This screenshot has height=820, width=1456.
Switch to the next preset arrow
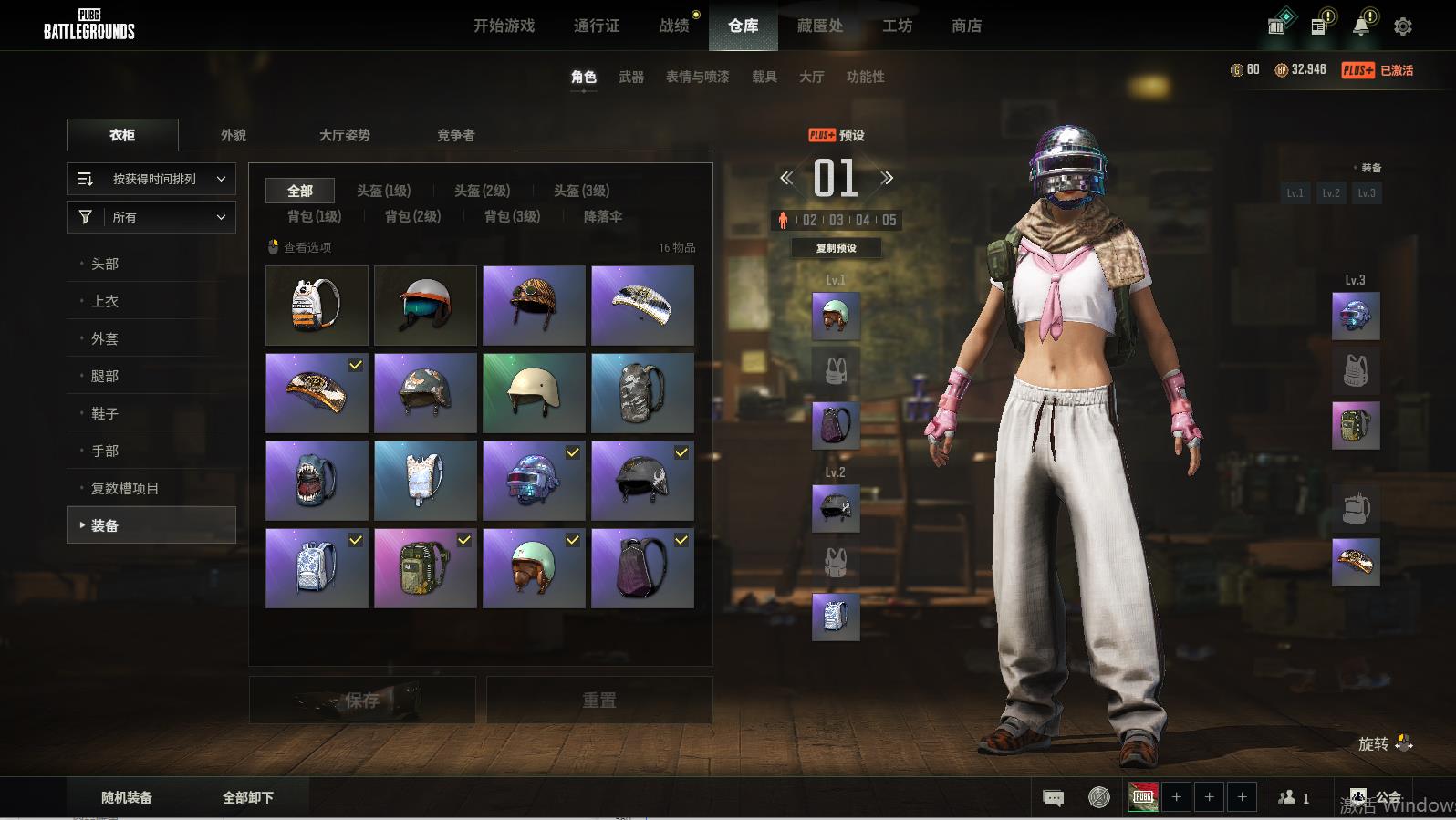click(887, 178)
